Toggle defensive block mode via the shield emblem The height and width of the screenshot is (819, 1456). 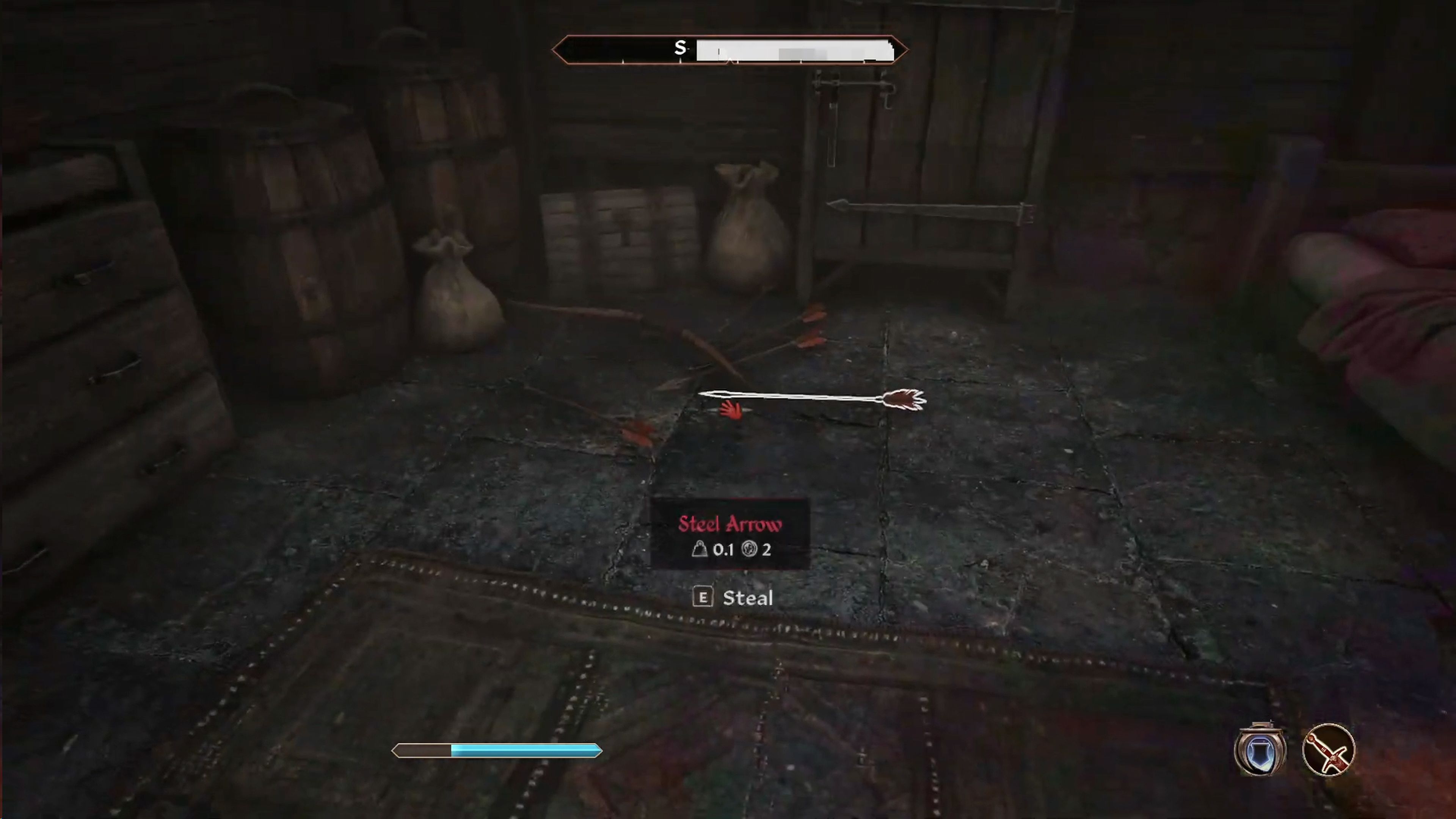click(1260, 751)
